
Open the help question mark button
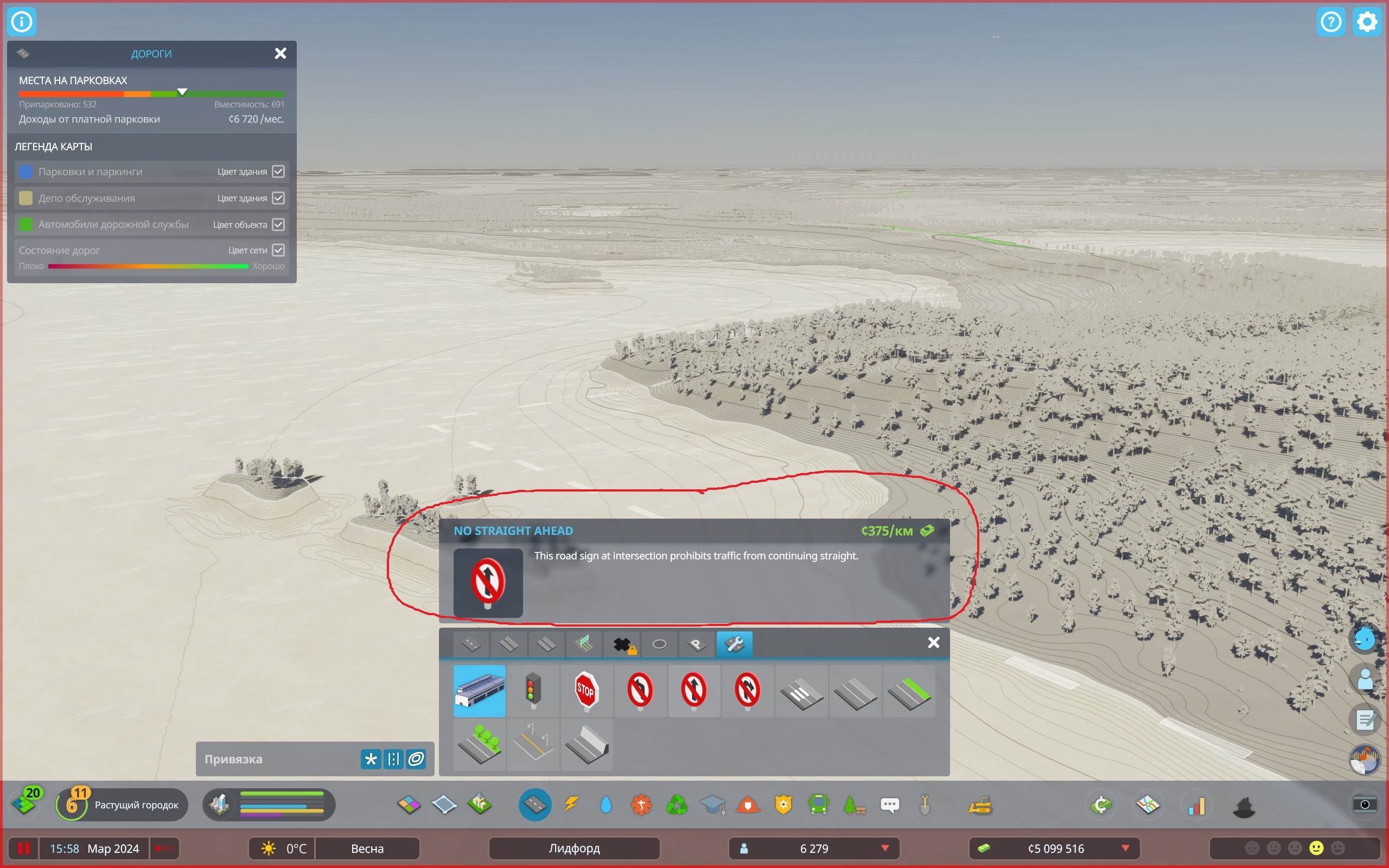(1331, 21)
